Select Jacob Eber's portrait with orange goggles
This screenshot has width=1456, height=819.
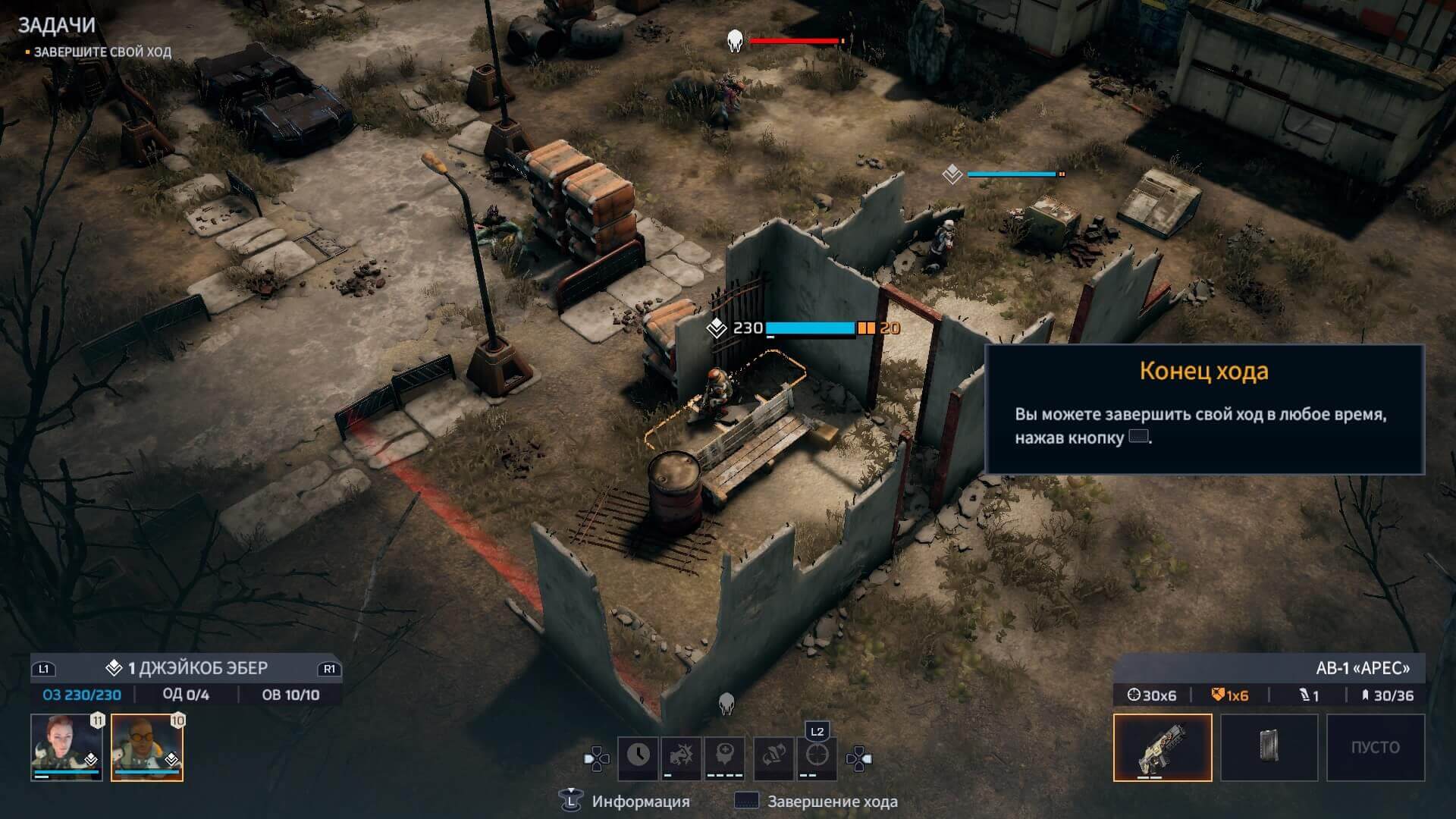click(x=147, y=747)
